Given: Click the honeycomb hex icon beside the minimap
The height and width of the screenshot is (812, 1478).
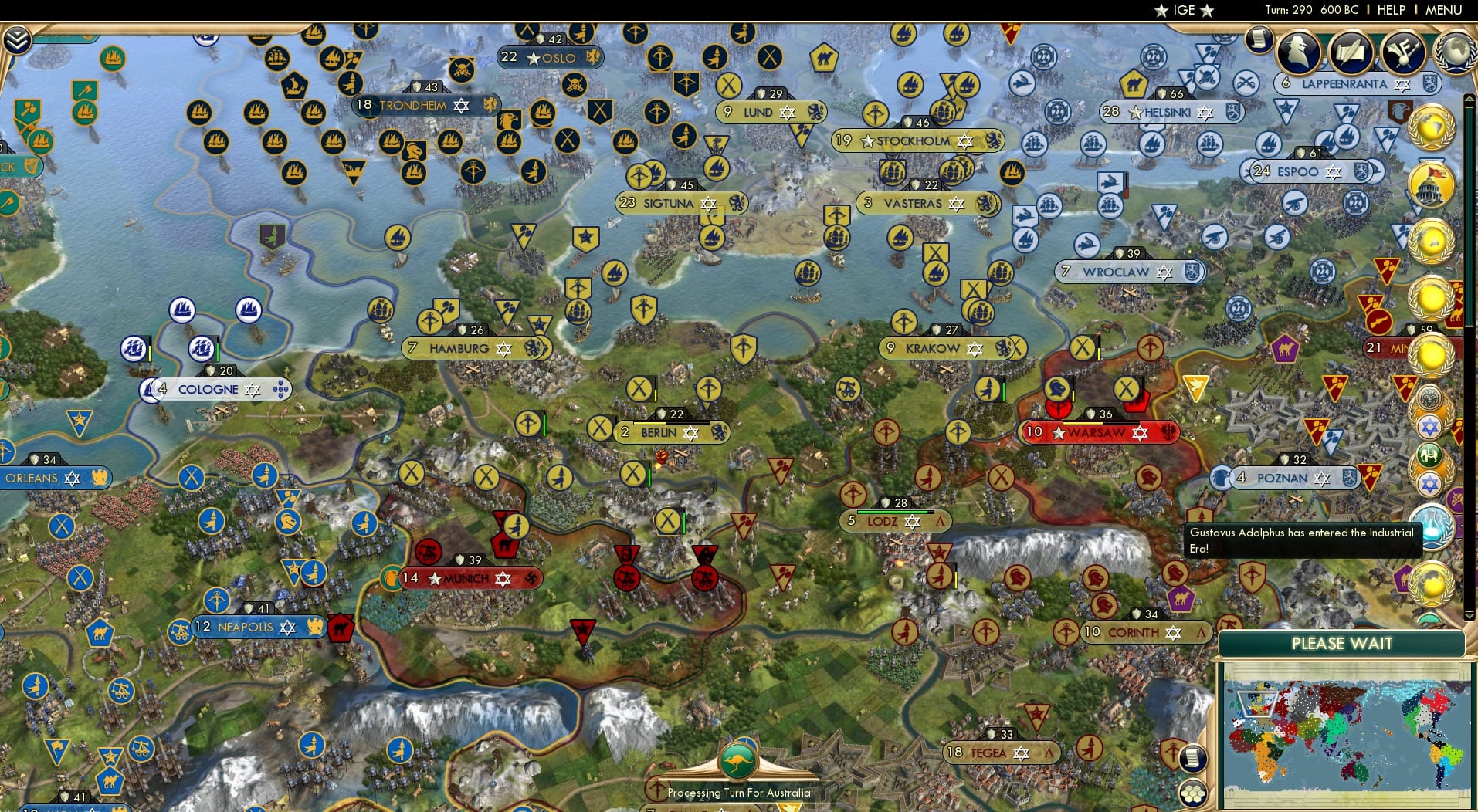Looking at the screenshot, I should [x=1193, y=790].
